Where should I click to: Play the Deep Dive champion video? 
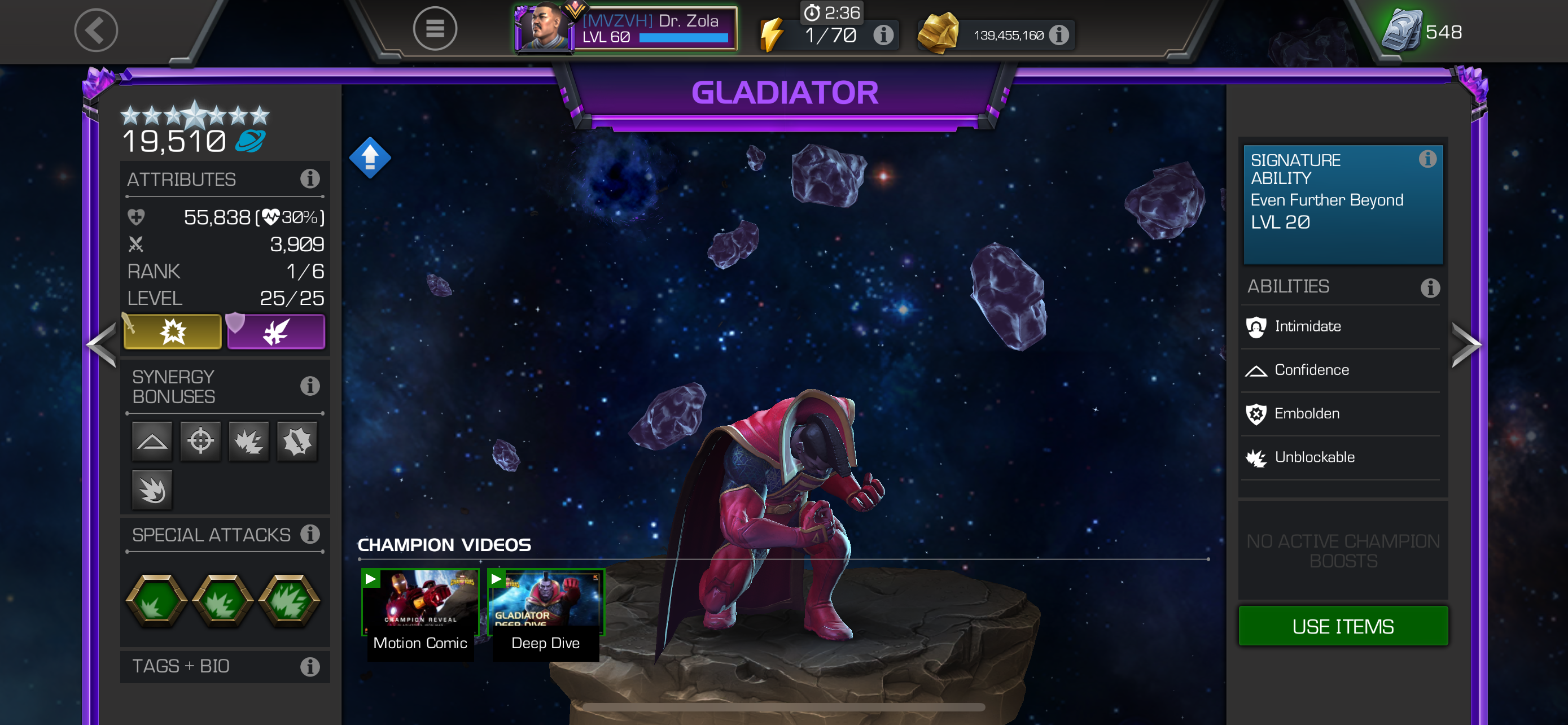pyautogui.click(x=545, y=602)
